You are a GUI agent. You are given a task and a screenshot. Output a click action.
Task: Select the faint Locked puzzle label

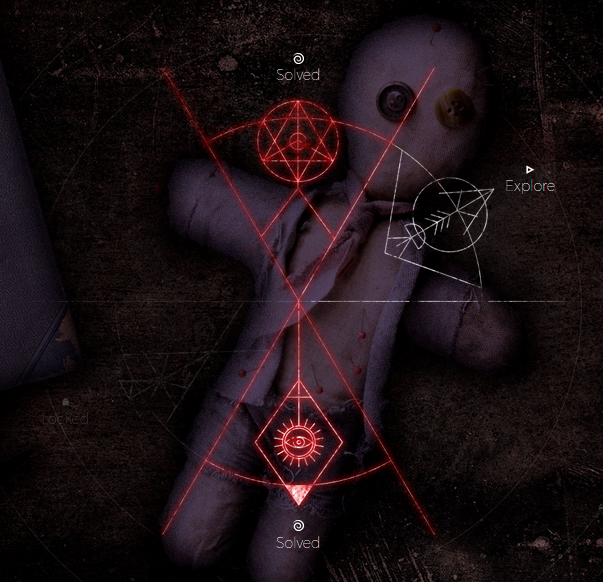pyautogui.click(x=66, y=418)
